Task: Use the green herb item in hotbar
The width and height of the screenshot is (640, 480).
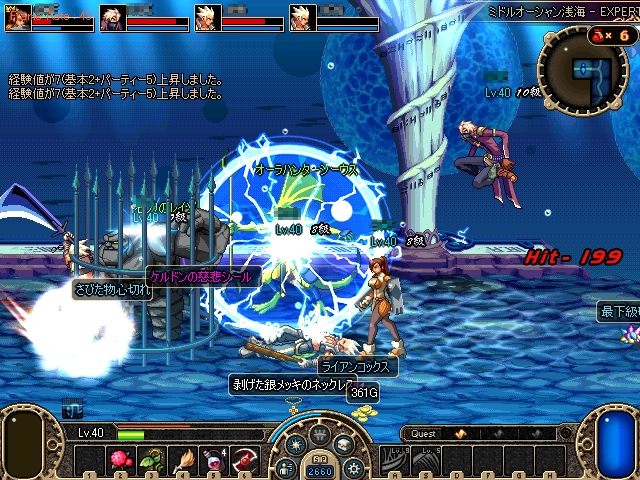Action: pyautogui.click(x=154, y=460)
